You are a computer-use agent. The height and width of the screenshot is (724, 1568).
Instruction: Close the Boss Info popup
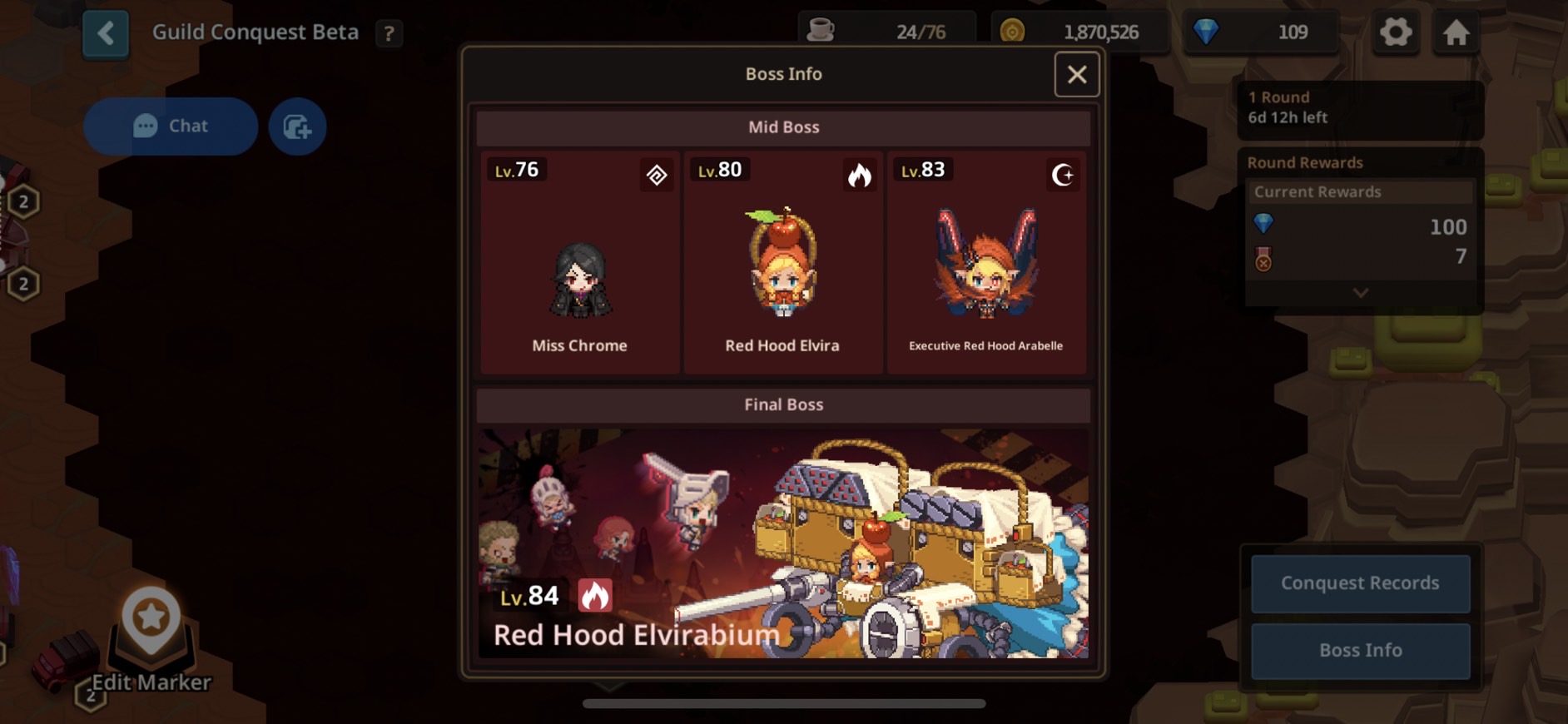tap(1076, 75)
